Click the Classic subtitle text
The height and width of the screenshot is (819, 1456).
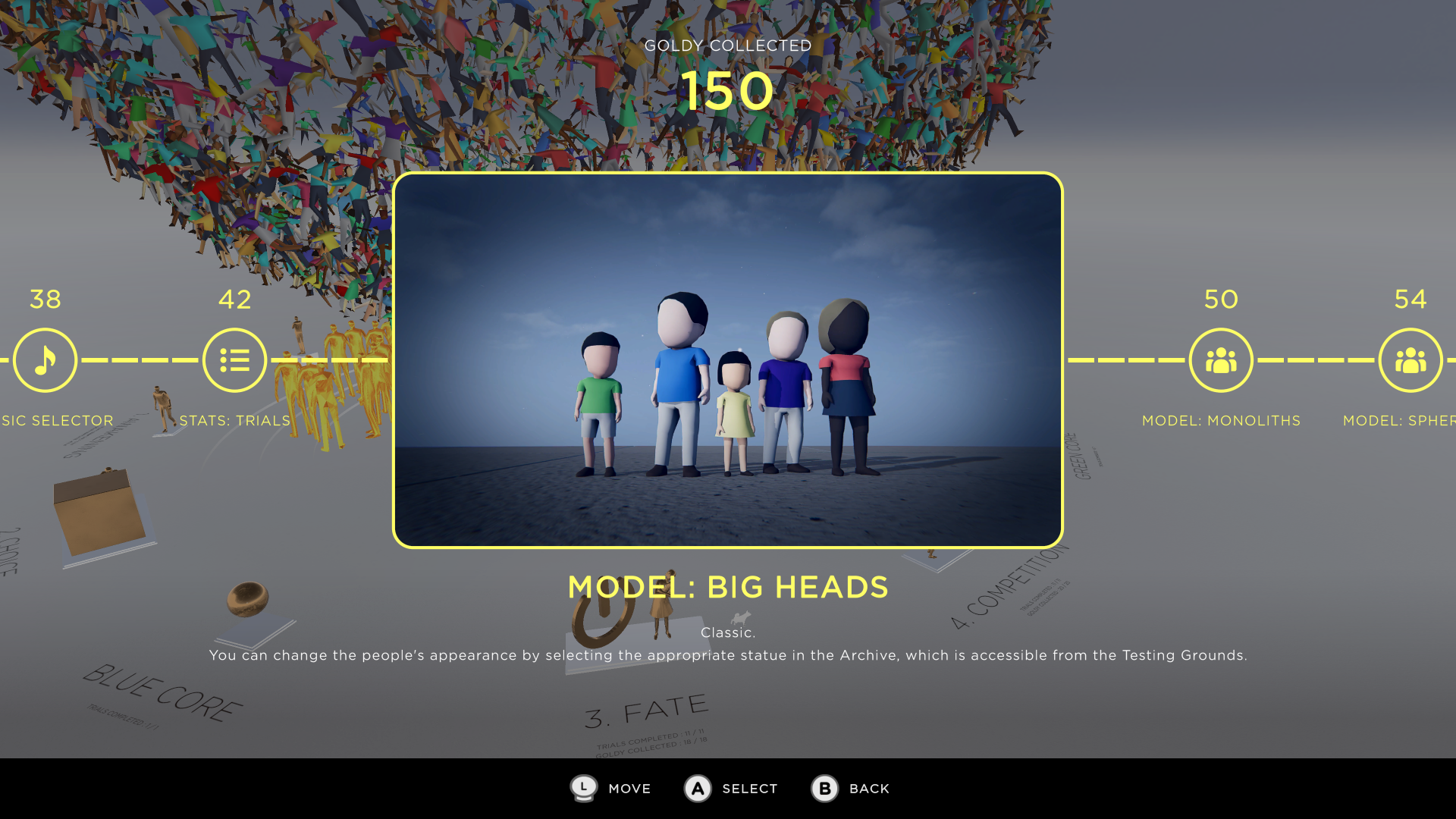click(x=726, y=632)
